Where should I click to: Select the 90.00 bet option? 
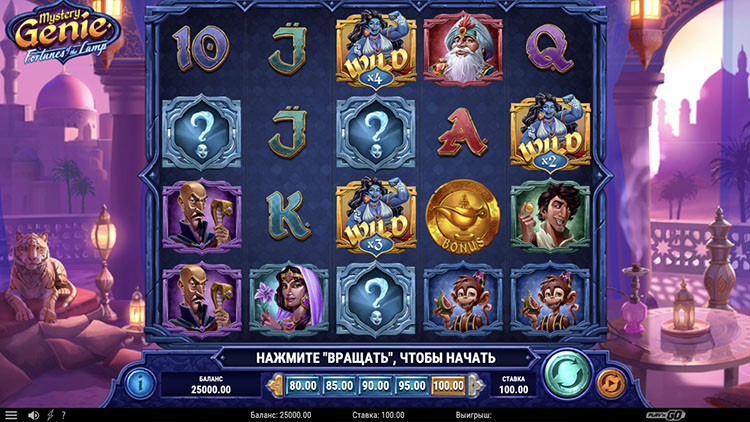[375, 384]
